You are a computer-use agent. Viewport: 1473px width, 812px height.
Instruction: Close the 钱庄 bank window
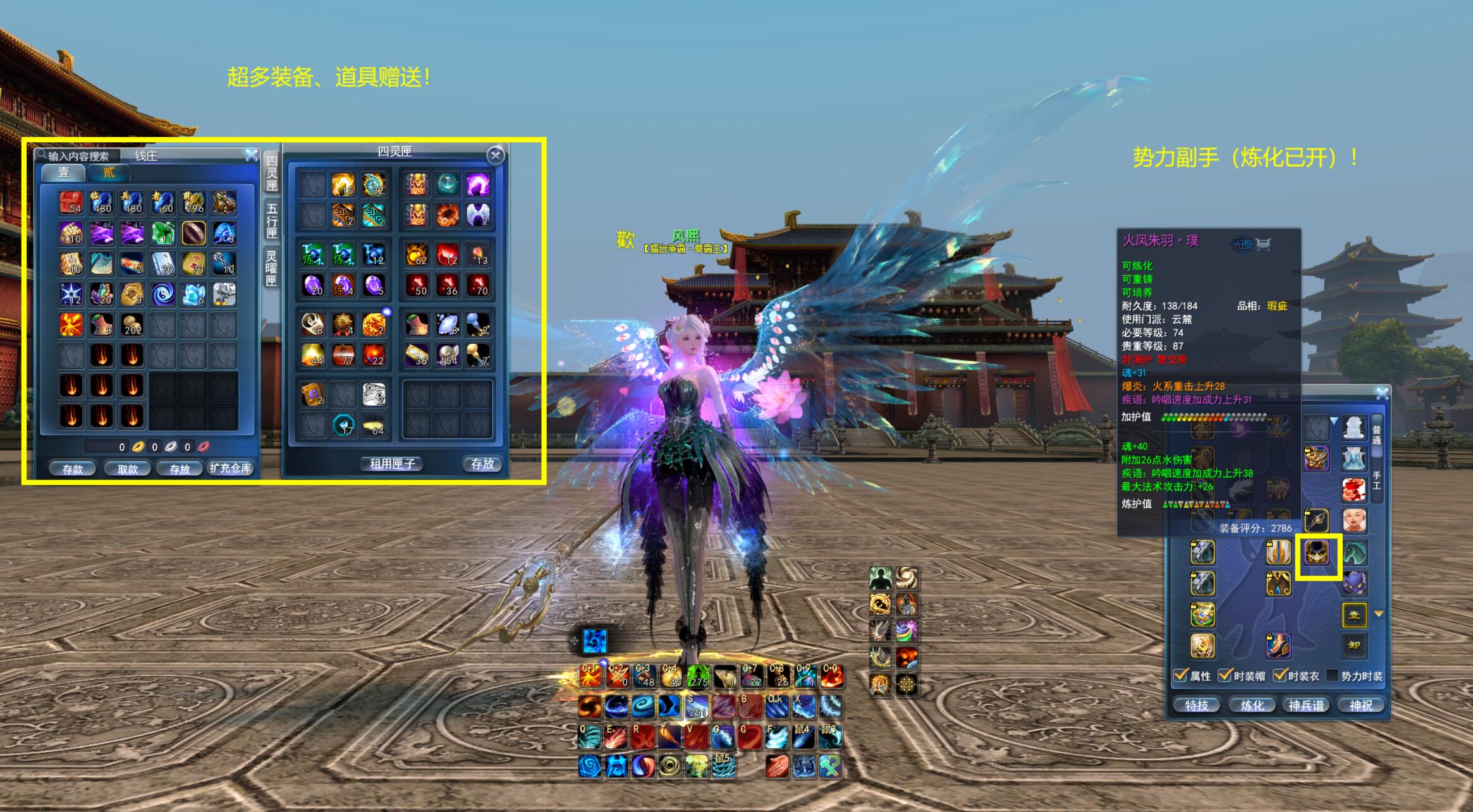click(x=252, y=155)
